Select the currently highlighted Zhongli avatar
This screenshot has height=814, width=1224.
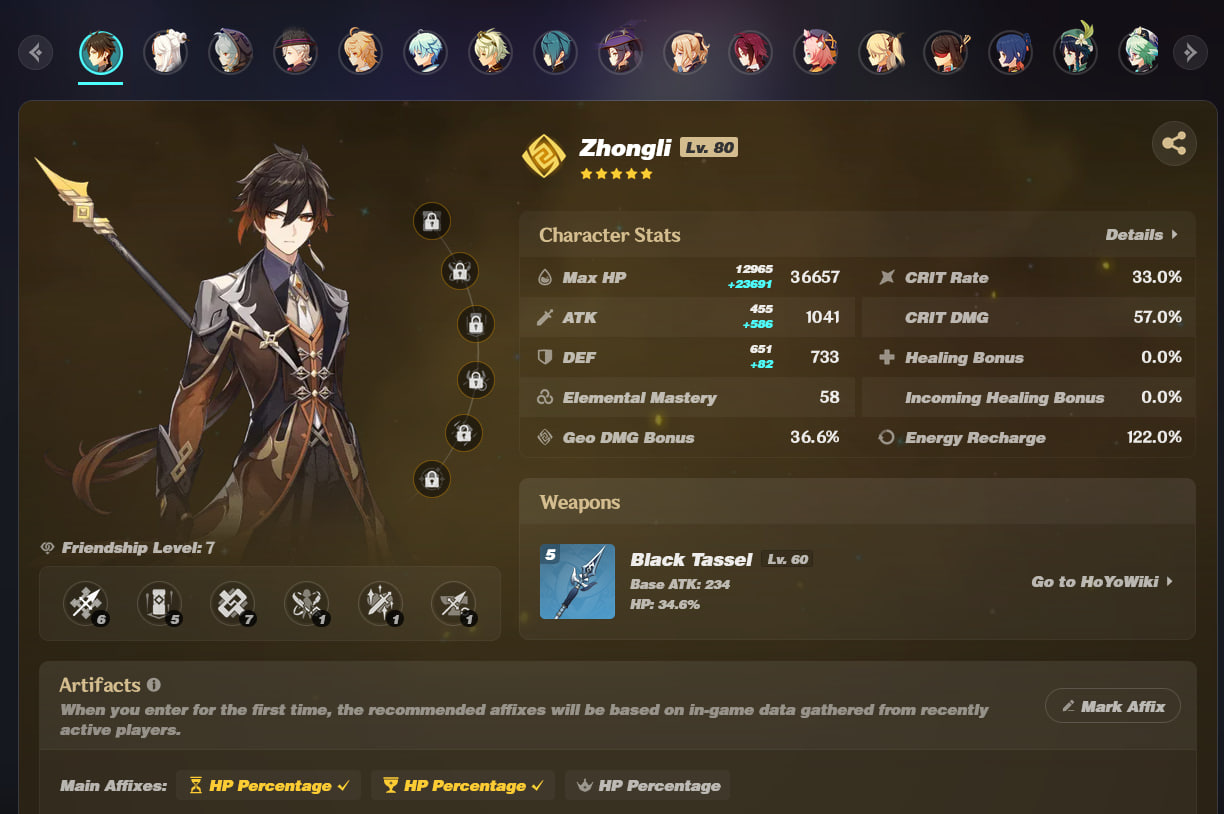101,52
